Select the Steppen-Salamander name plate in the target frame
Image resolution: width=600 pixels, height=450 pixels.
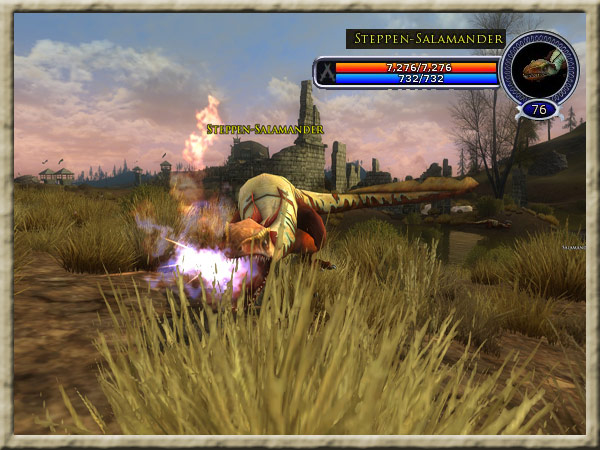(420, 39)
